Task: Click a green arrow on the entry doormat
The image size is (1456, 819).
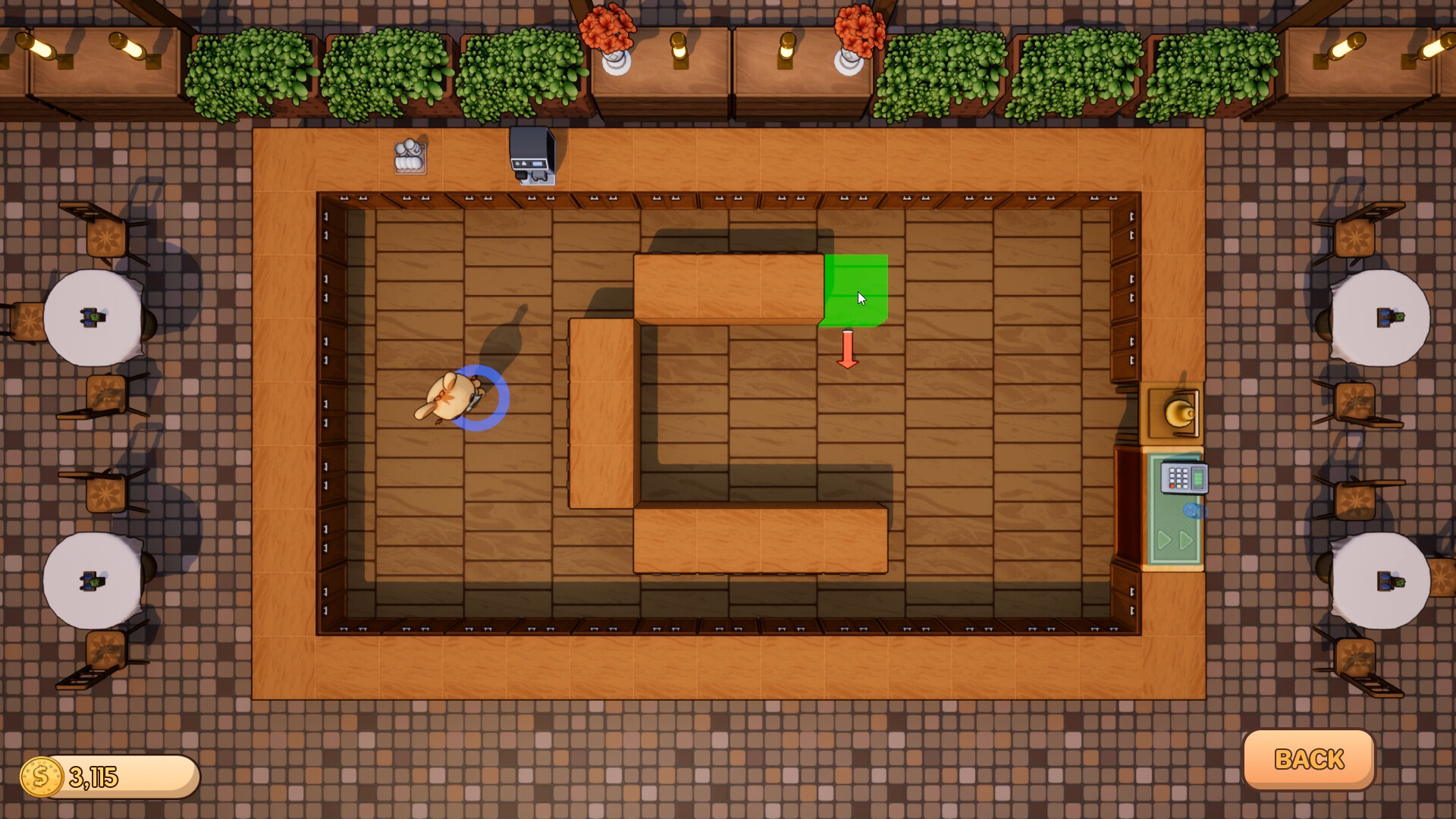Action: (1166, 538)
